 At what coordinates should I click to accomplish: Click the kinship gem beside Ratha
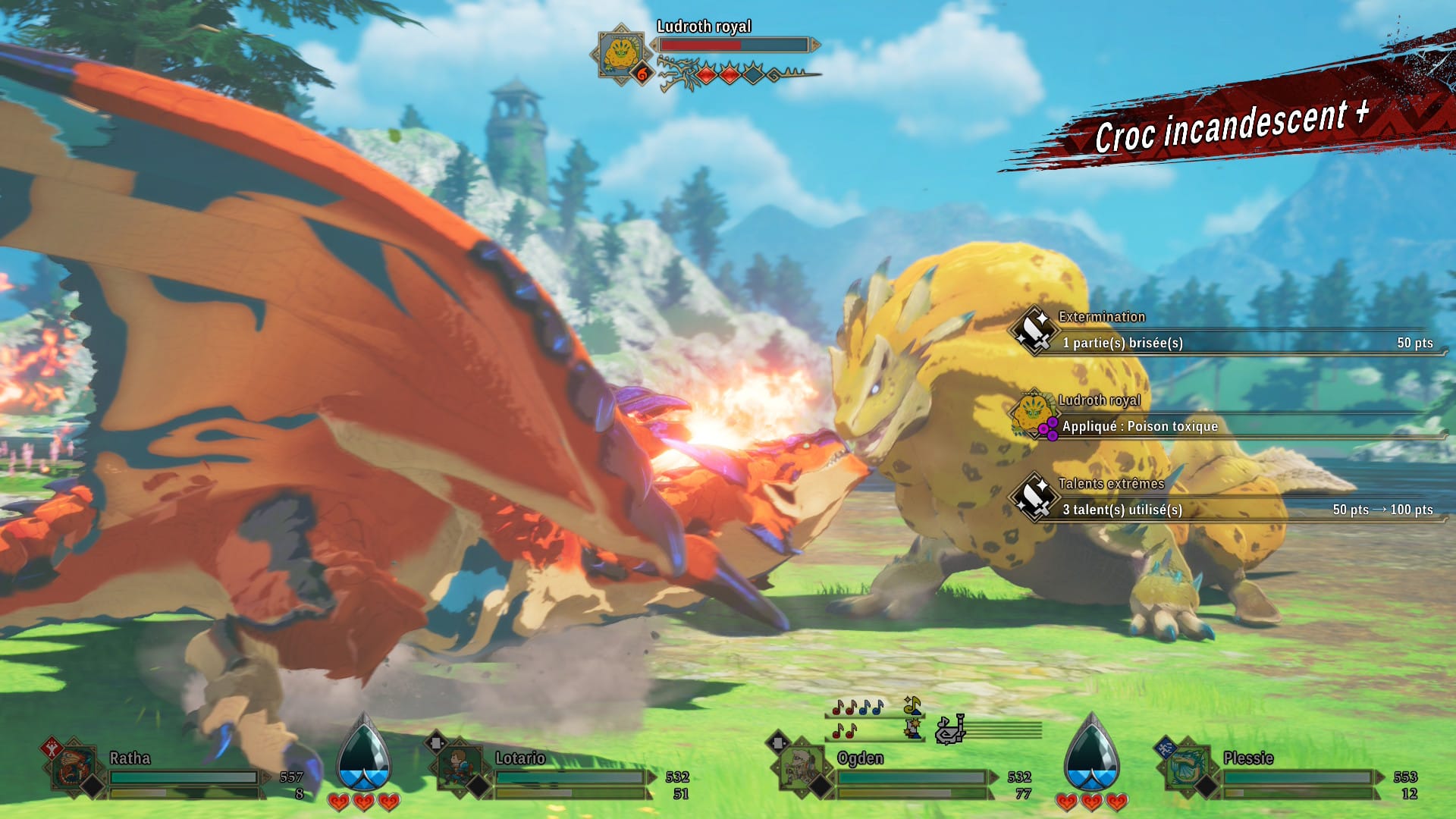coord(363,756)
